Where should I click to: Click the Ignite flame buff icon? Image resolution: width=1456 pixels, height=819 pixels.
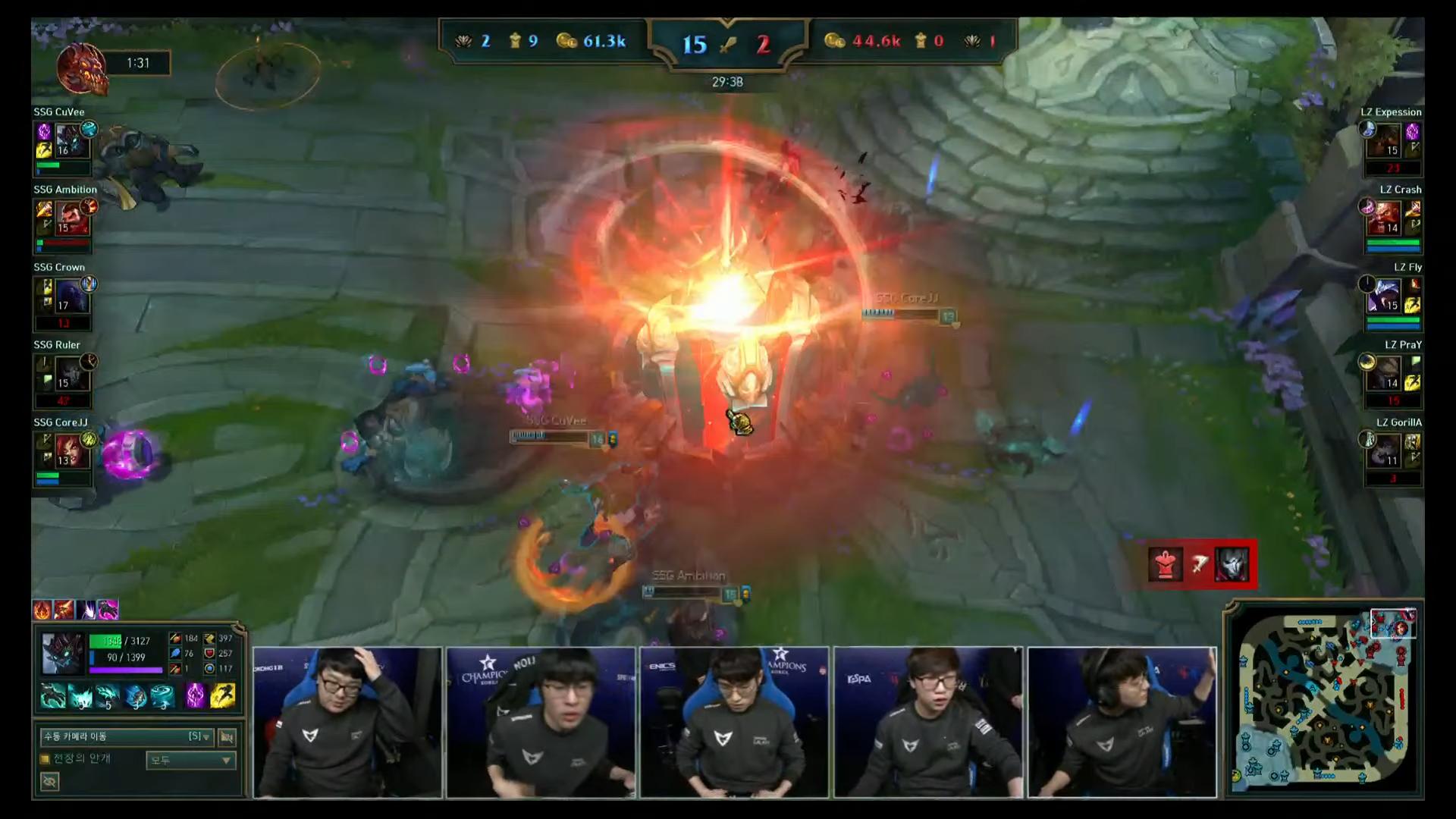click(x=42, y=610)
